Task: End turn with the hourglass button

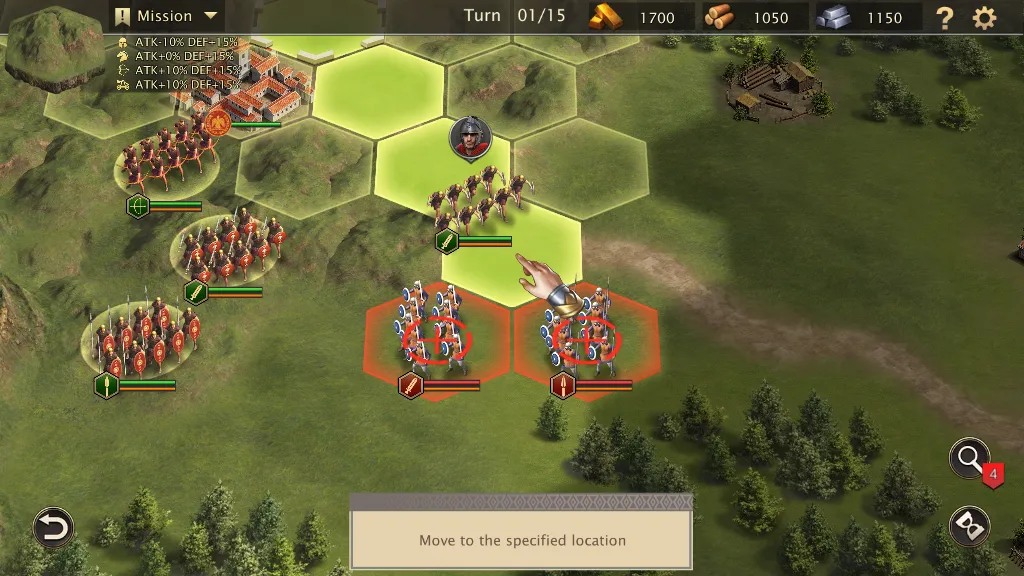Action: (x=969, y=526)
